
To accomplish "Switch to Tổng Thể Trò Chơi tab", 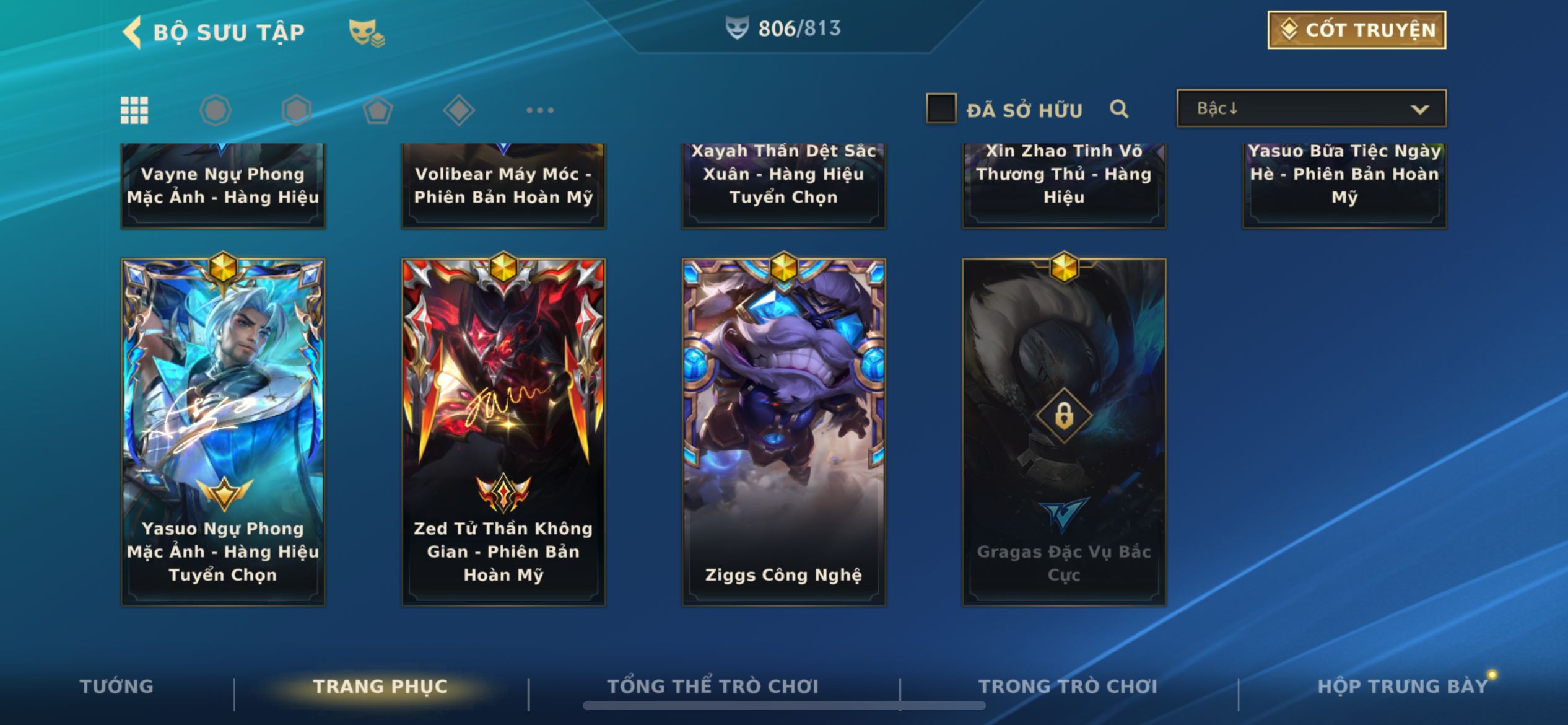I will click(x=713, y=686).
